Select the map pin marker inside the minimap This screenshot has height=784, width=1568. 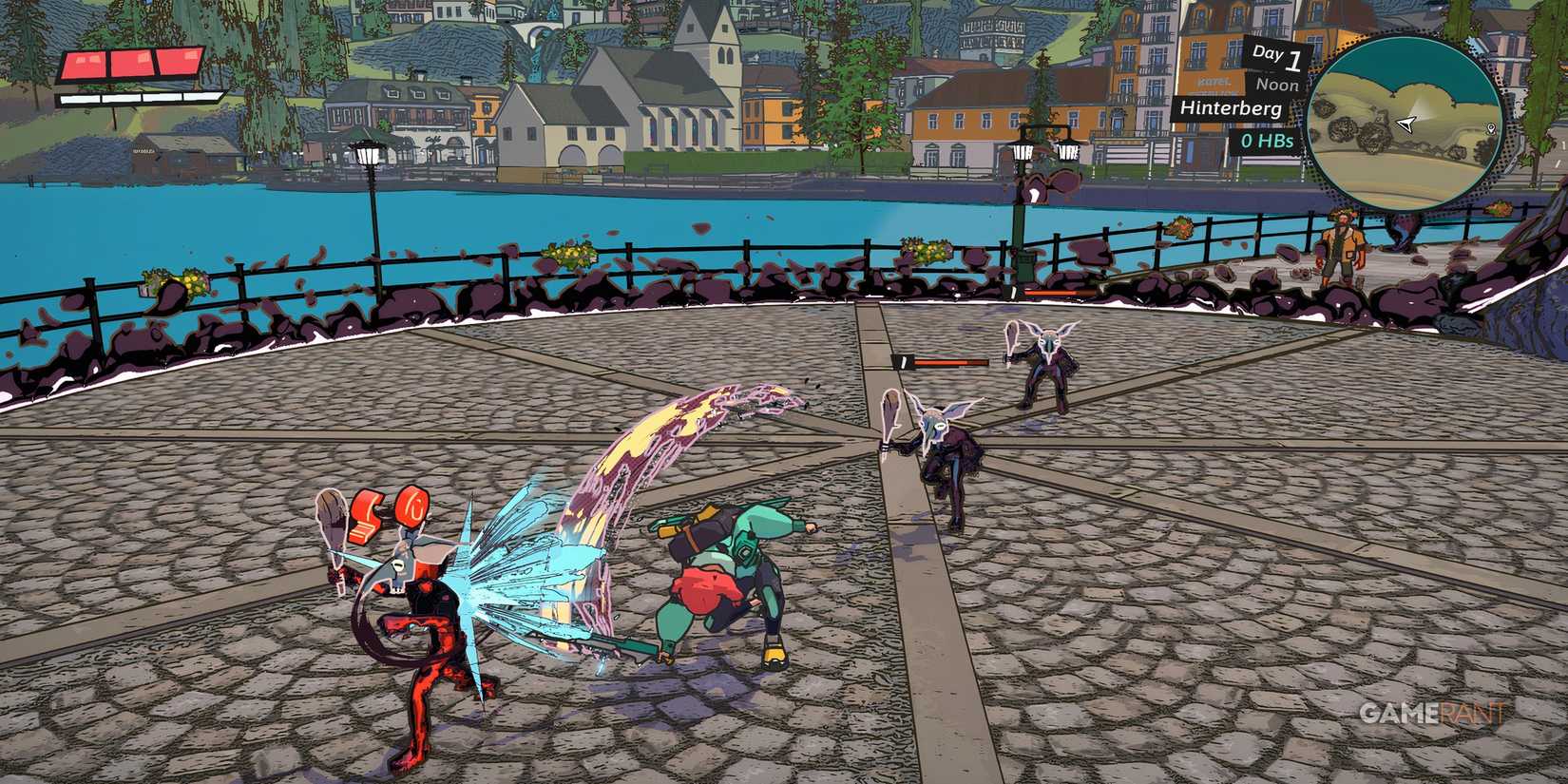coord(1490,128)
